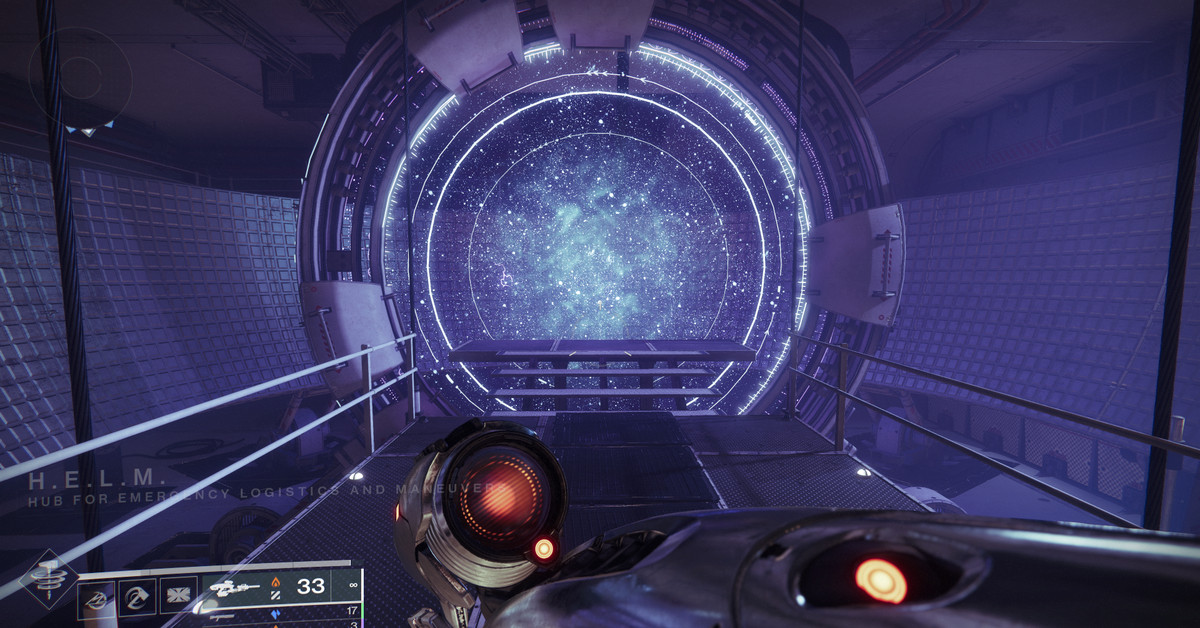This screenshot has width=1200, height=628.
Task: Trigger the cross-patterned class ability icon
Action: [x=179, y=597]
